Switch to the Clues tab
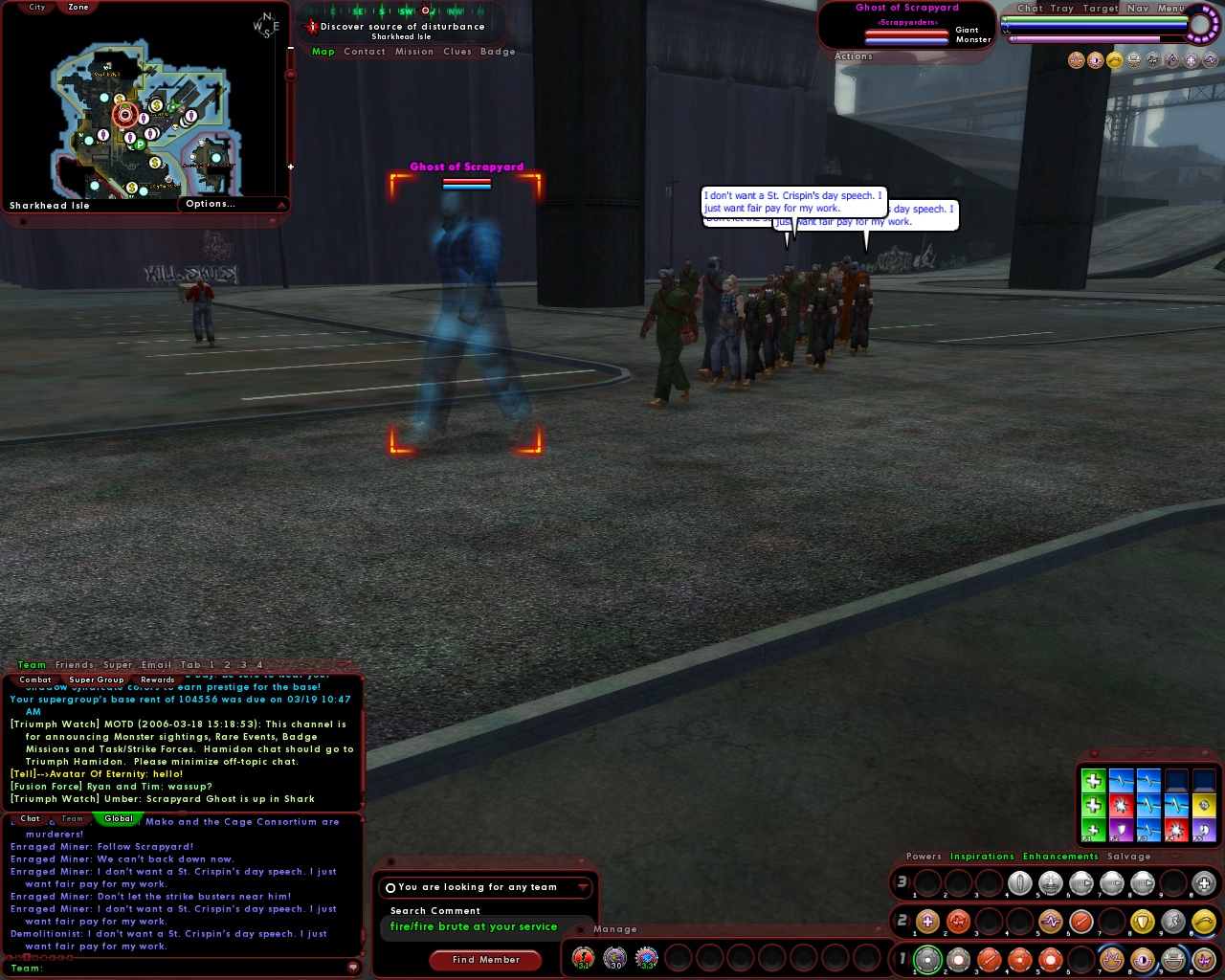 [457, 51]
